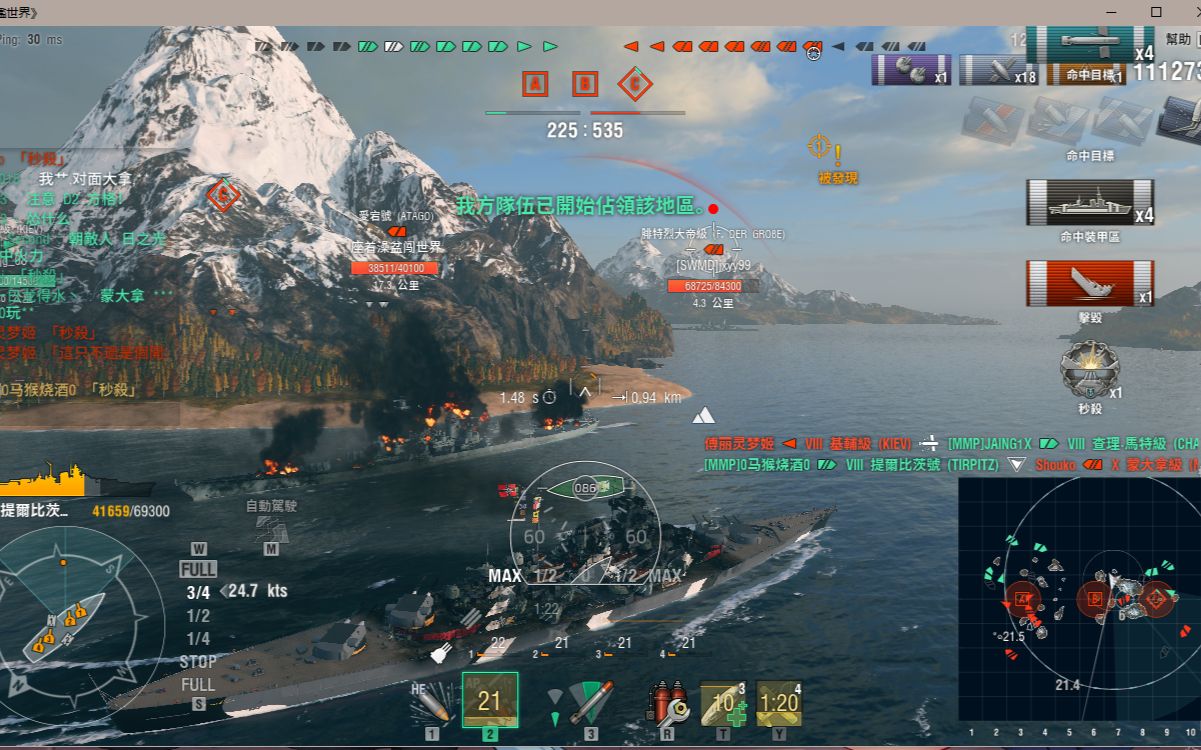Activate the Damage Control Party consumable
Viewport: 1201px width, 750px height.
pos(667,703)
